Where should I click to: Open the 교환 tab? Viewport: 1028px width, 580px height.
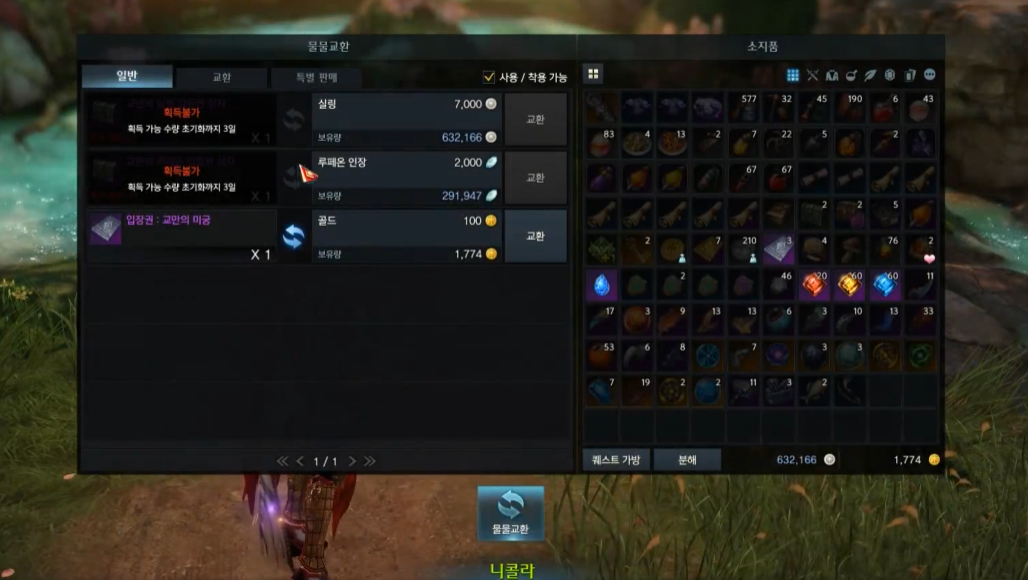pyautogui.click(x=221, y=77)
